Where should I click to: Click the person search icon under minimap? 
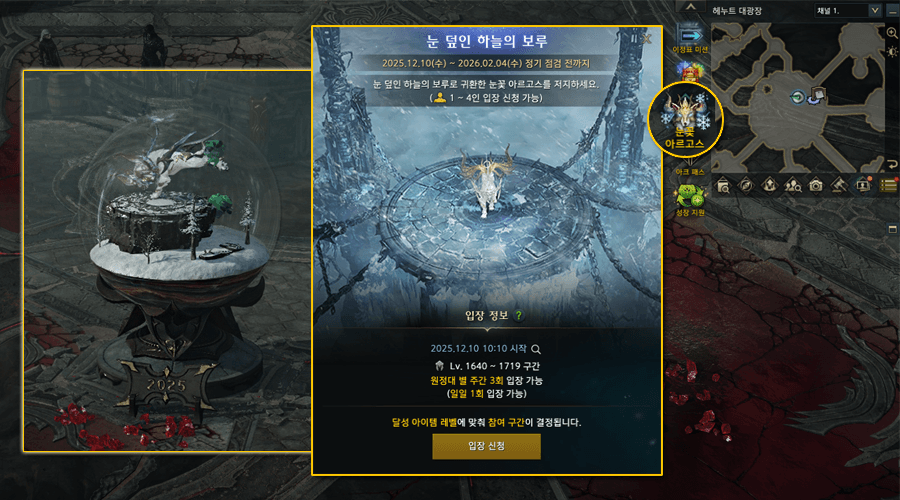point(792,185)
